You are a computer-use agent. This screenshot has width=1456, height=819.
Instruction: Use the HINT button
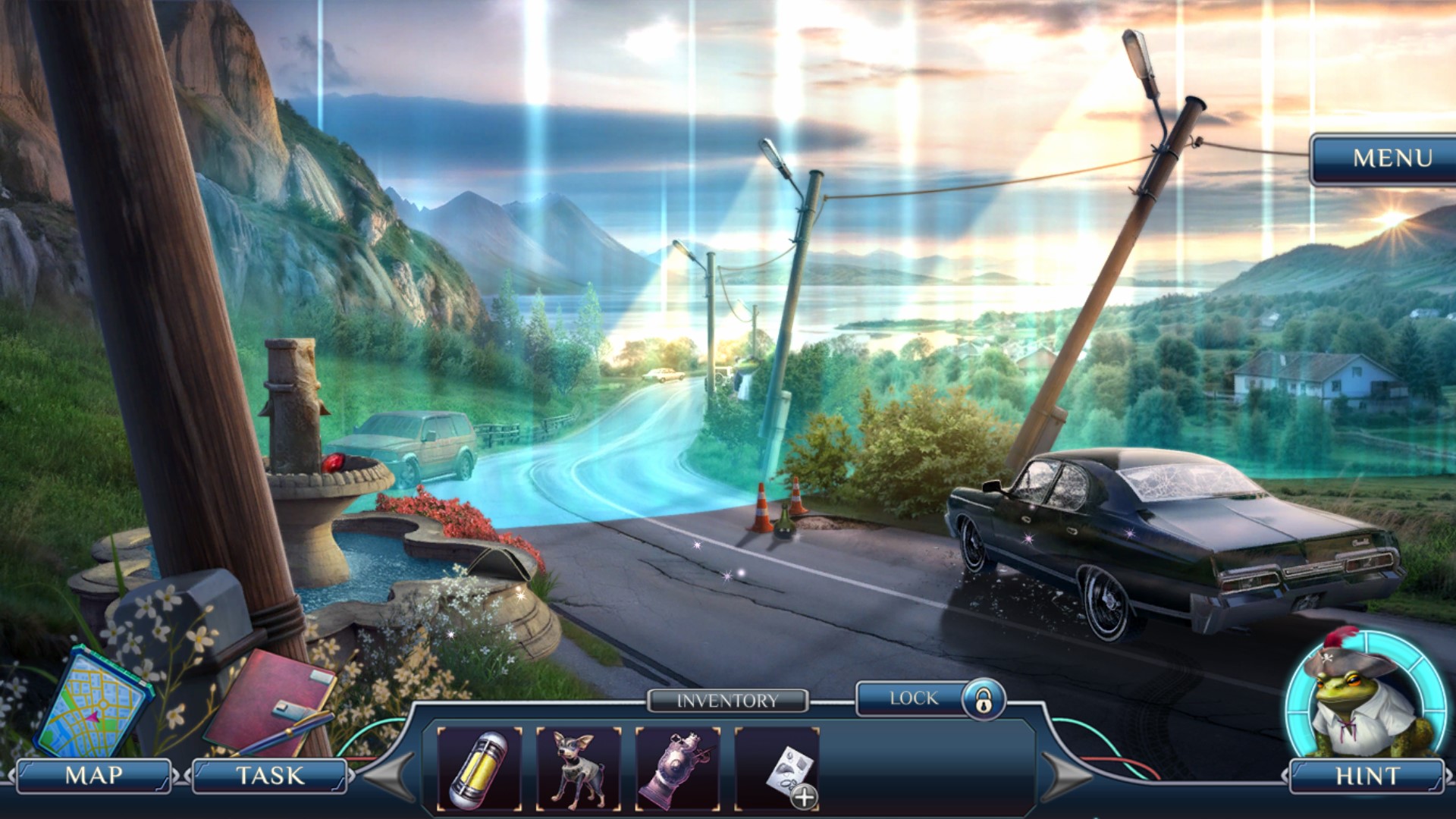(x=1367, y=776)
